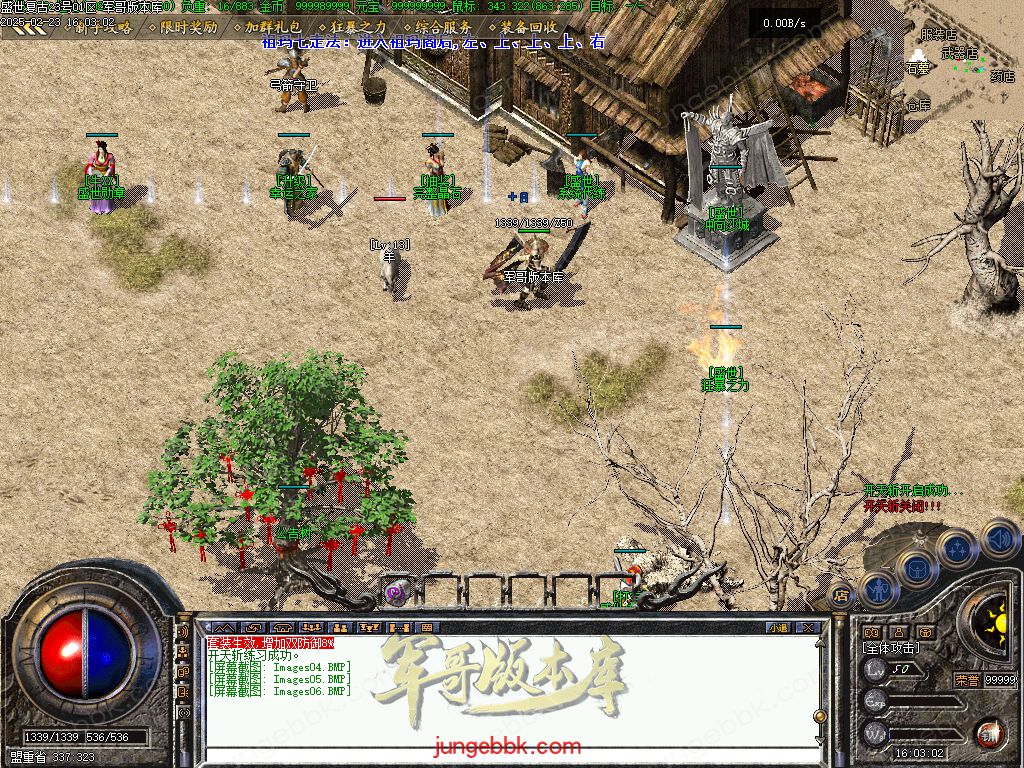Open the skills sparkle round button
Image resolution: width=1024 pixels, height=768 pixels.
click(957, 547)
